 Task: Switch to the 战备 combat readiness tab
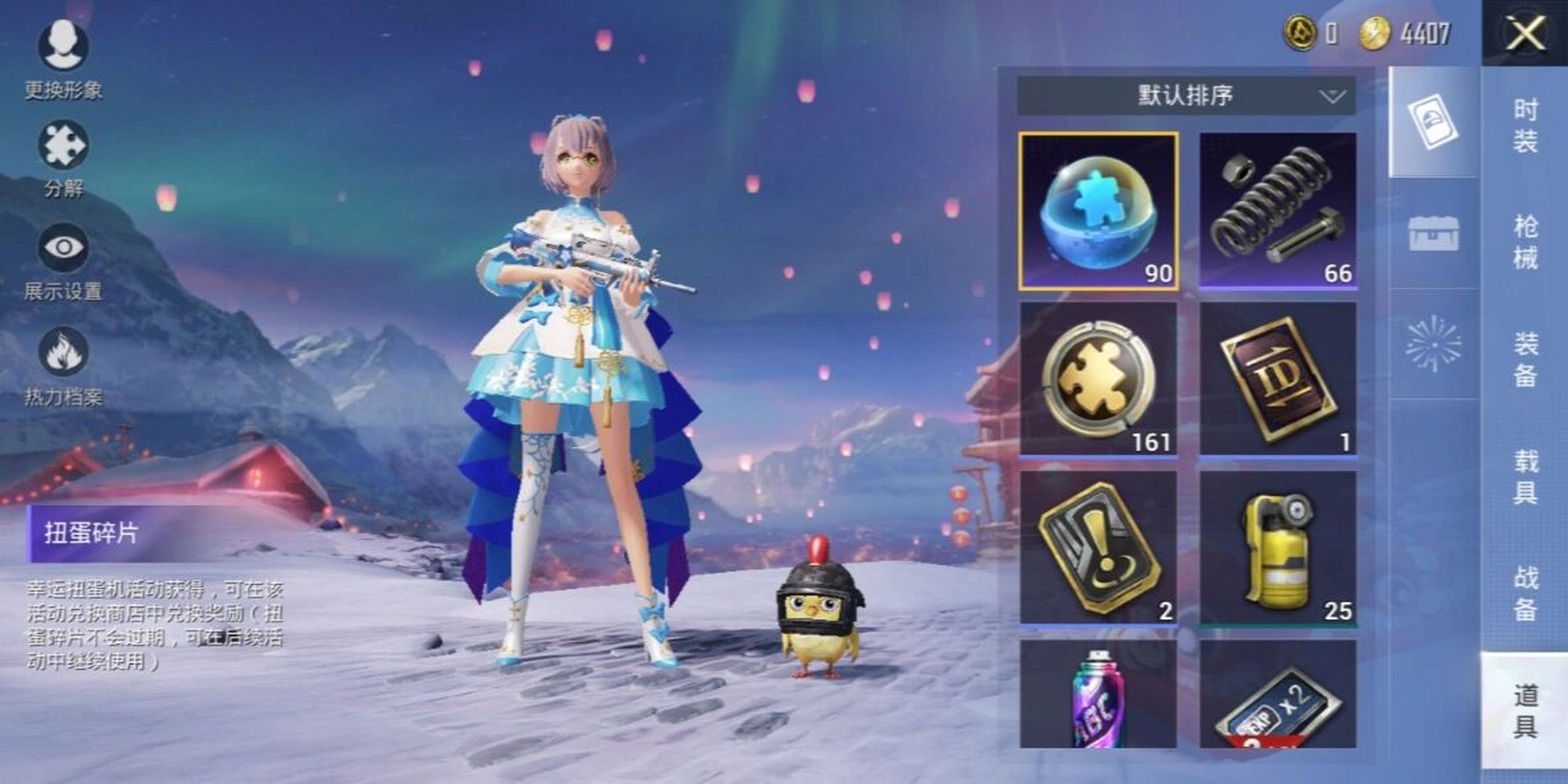1525,594
